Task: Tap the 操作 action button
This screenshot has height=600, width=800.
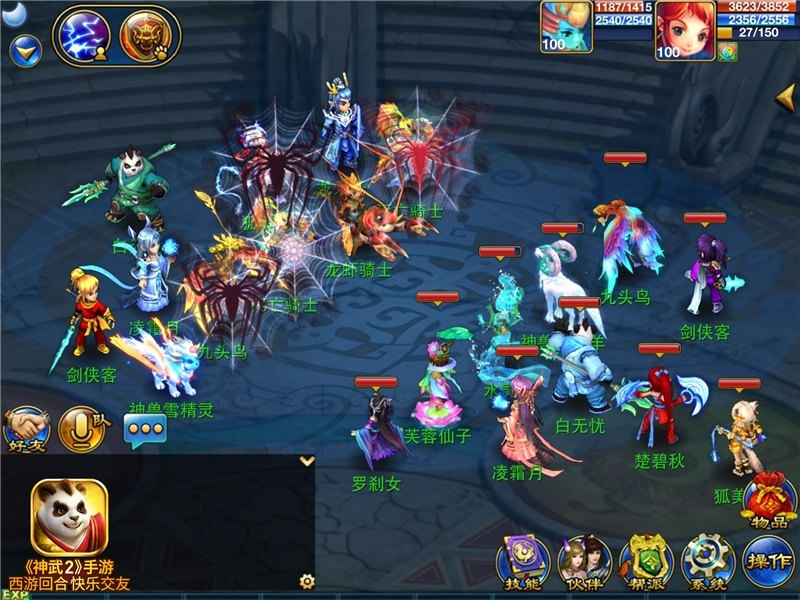Action: (x=768, y=560)
